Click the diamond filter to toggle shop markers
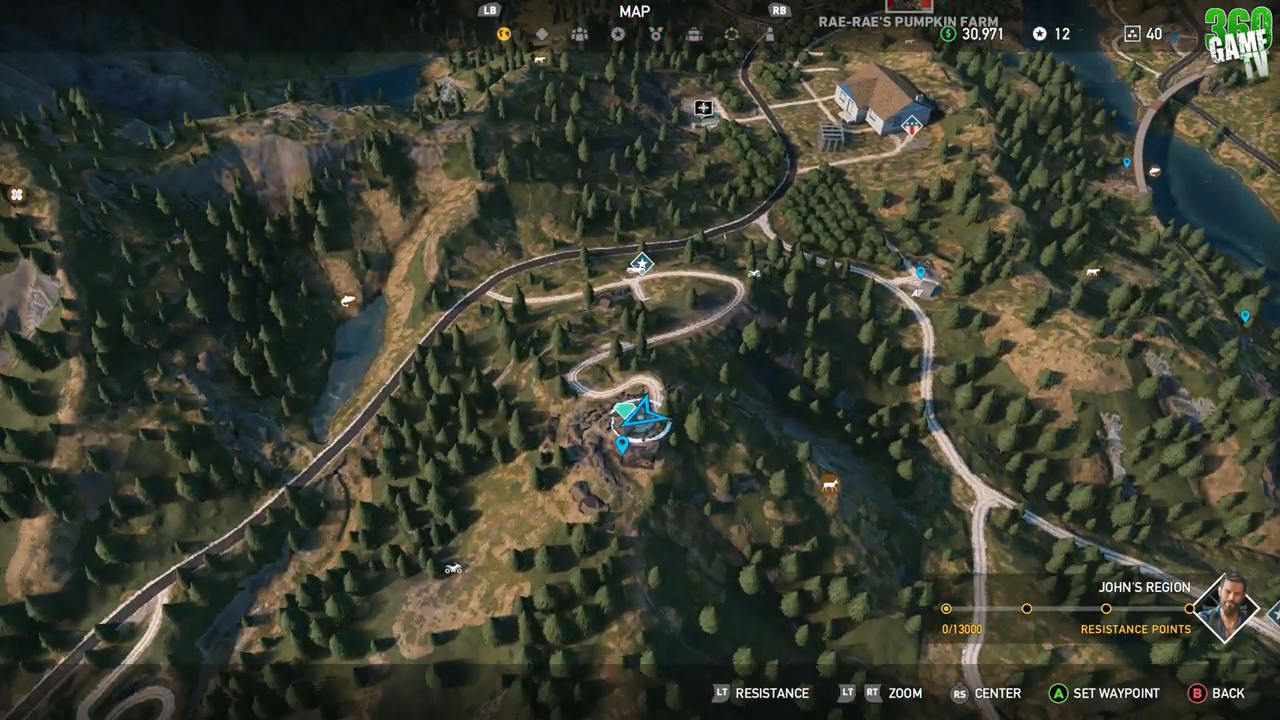1280x720 pixels. tap(542, 33)
